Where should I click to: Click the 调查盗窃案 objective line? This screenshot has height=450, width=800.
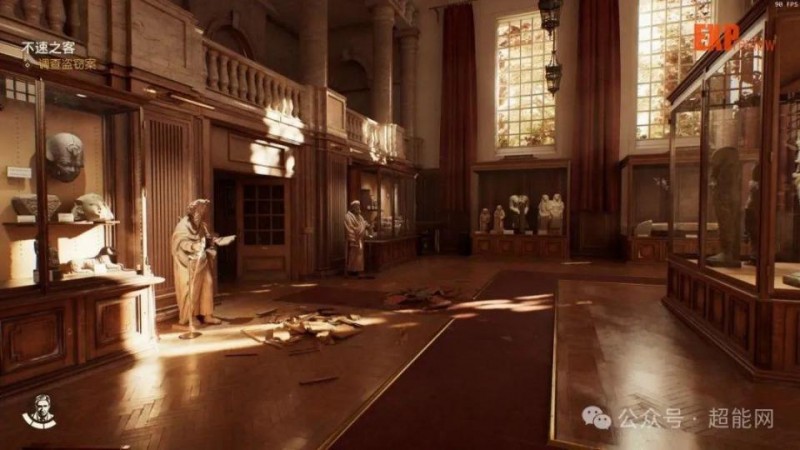68,64
